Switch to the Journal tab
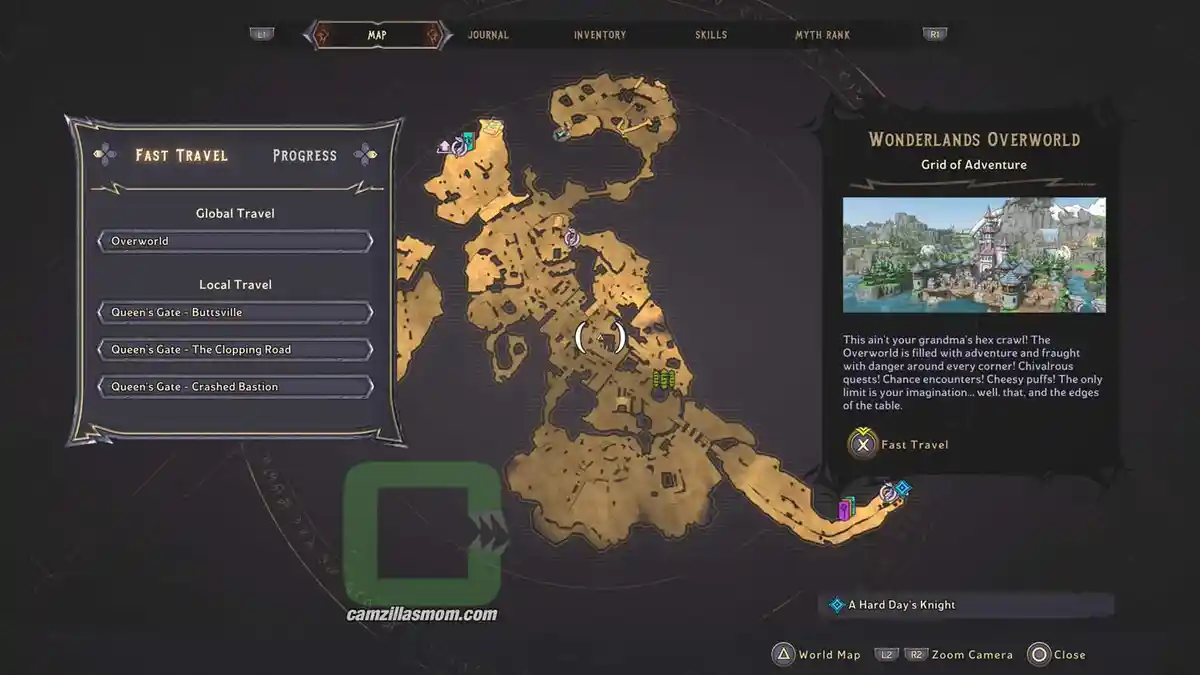This screenshot has width=1200, height=675. click(488, 35)
